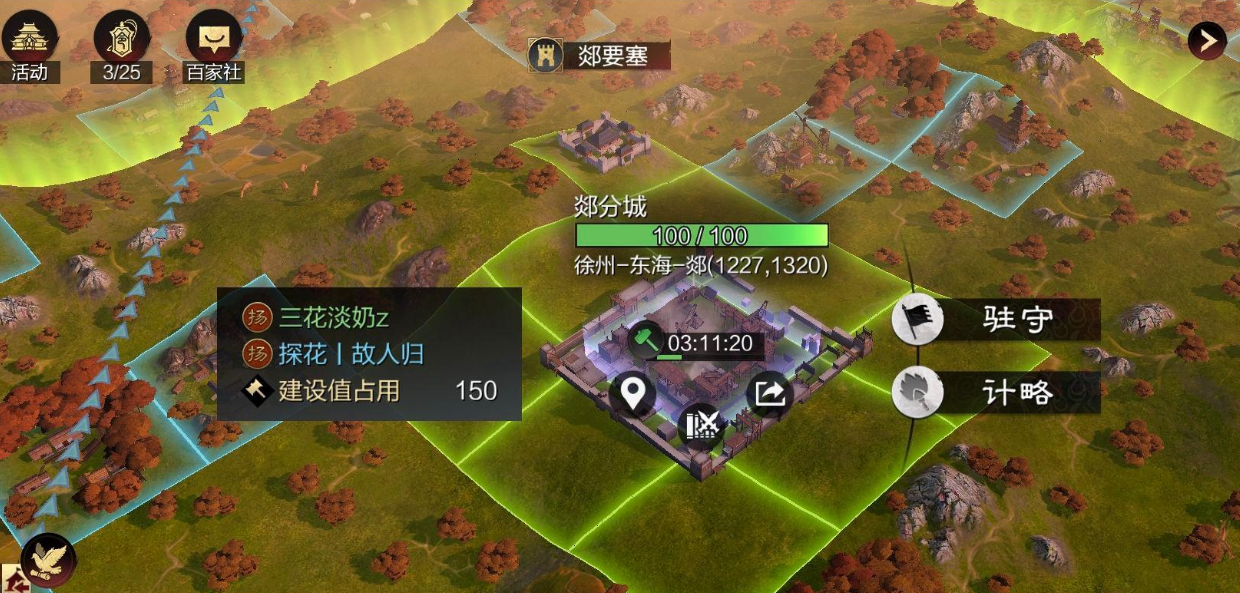Choose the 驻守 garrison command

[996, 321]
